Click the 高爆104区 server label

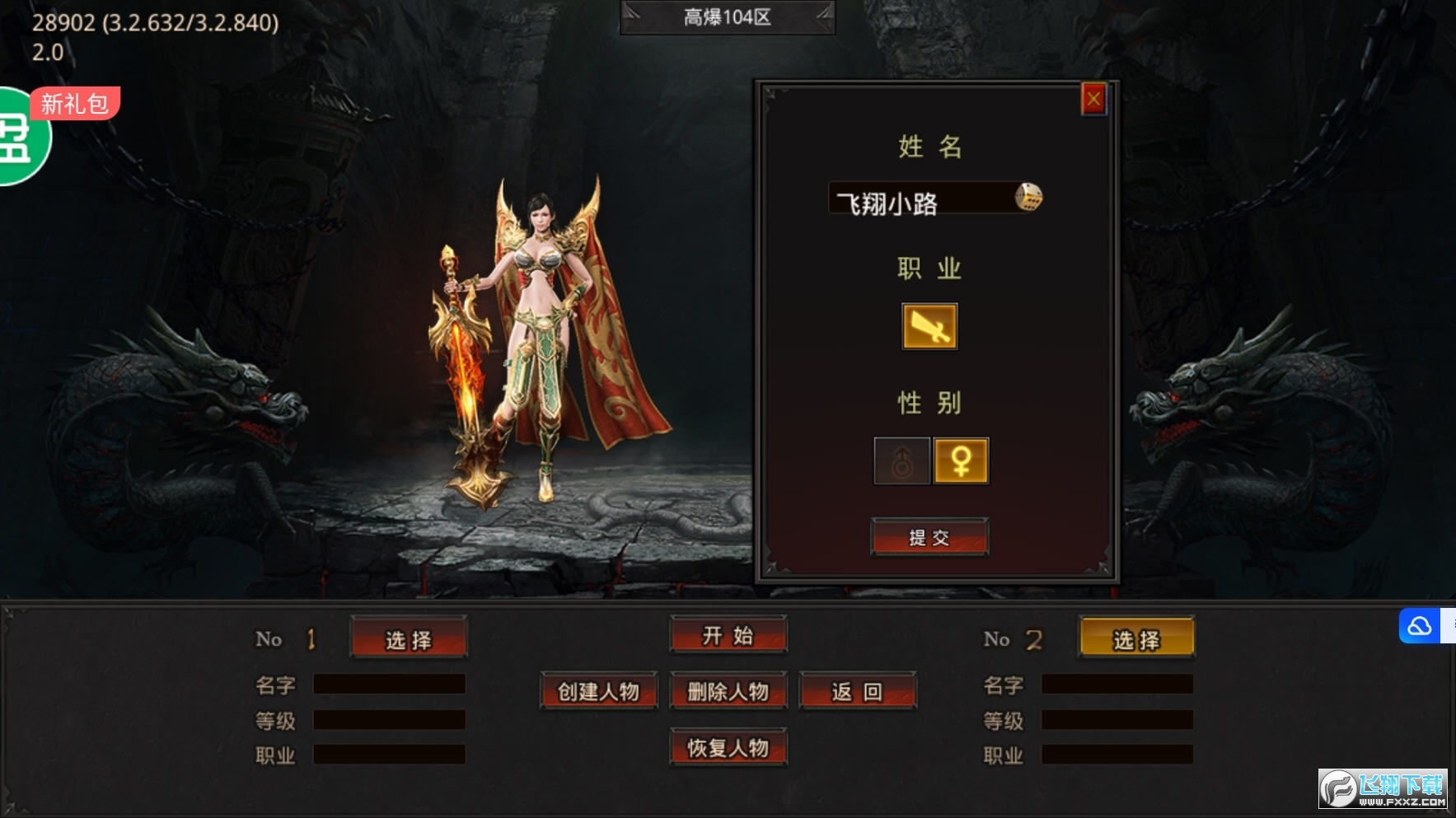click(x=727, y=17)
